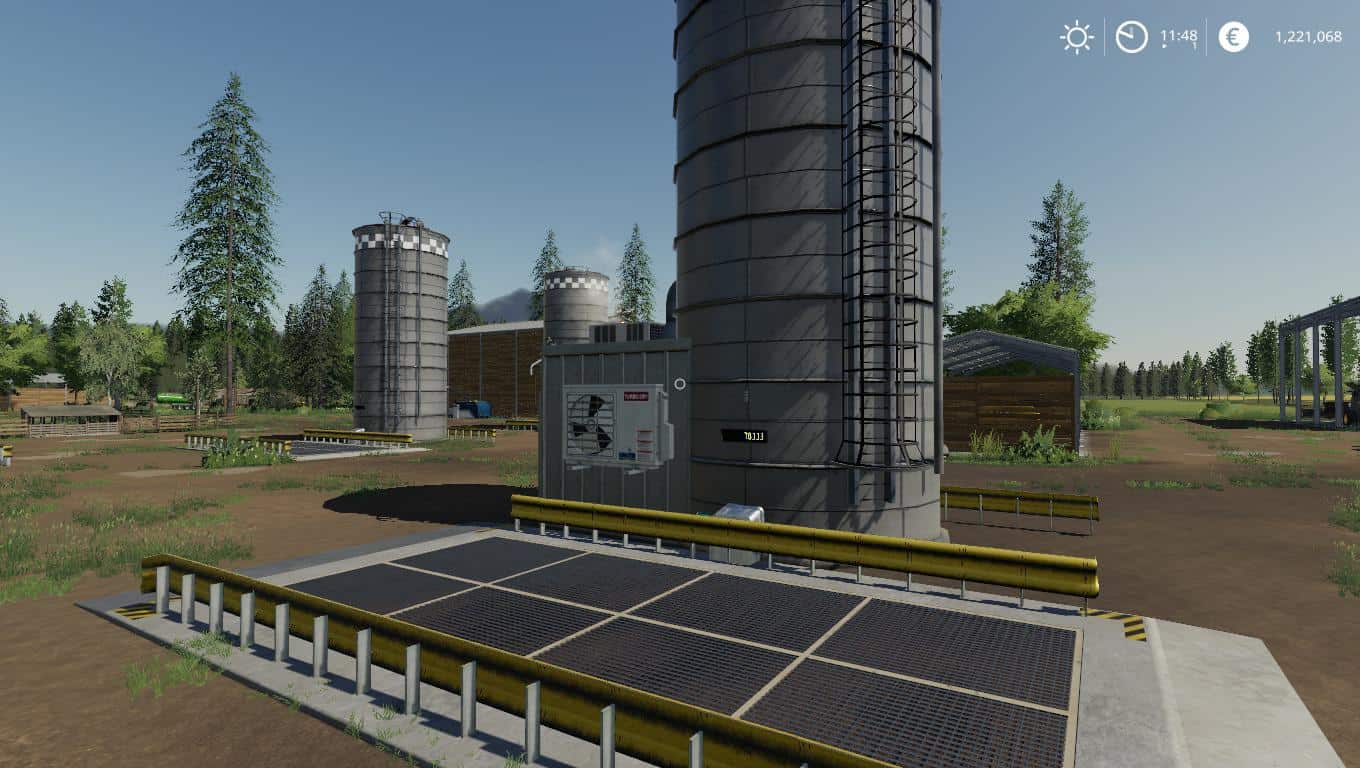Open the euro money icon
The width and height of the screenshot is (1360, 768).
click(1233, 38)
